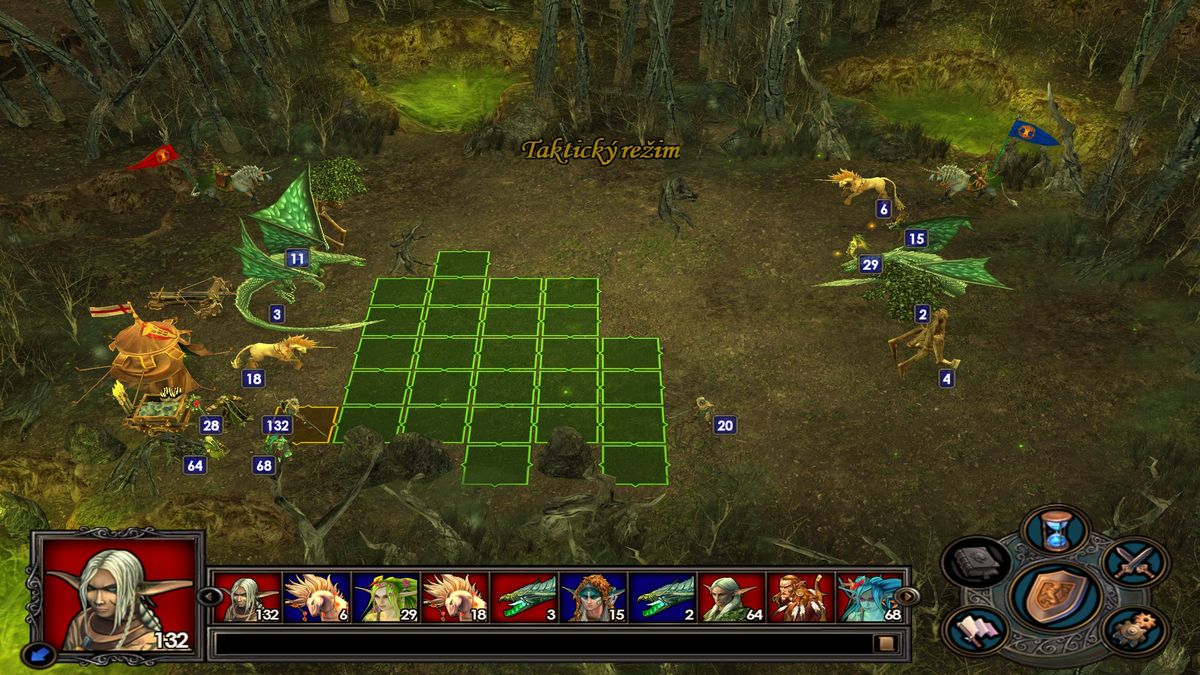This screenshot has height=675, width=1200.
Task: Select the blue-skinned sprite portrait with 68
Action: click(869, 598)
